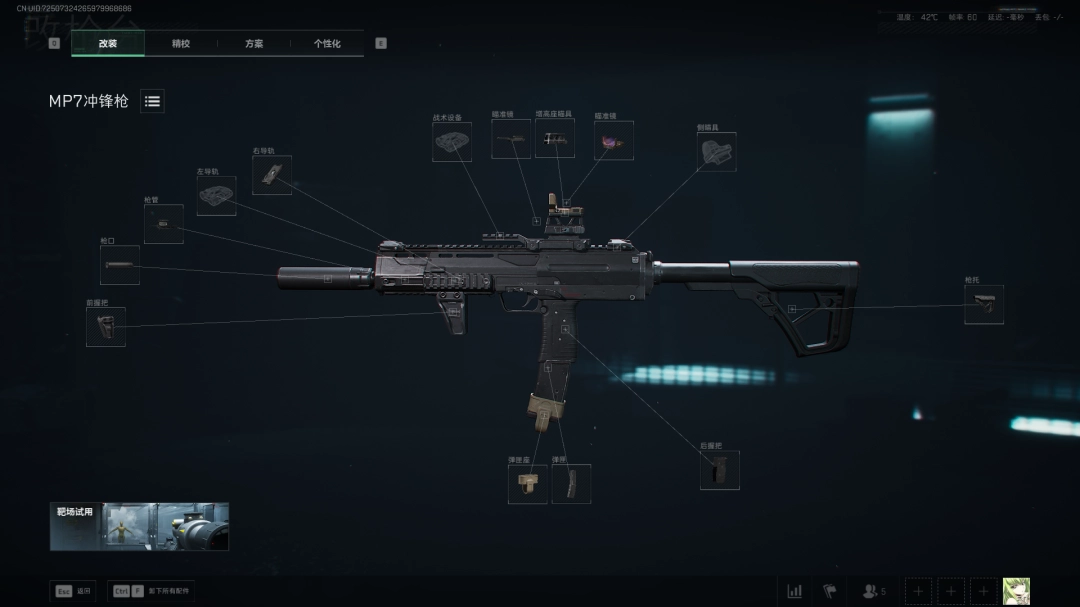Viewport: 1080px width, 607px height.
Task: Choose the 增高座瞄具 attachment slot
Action: pos(554,140)
